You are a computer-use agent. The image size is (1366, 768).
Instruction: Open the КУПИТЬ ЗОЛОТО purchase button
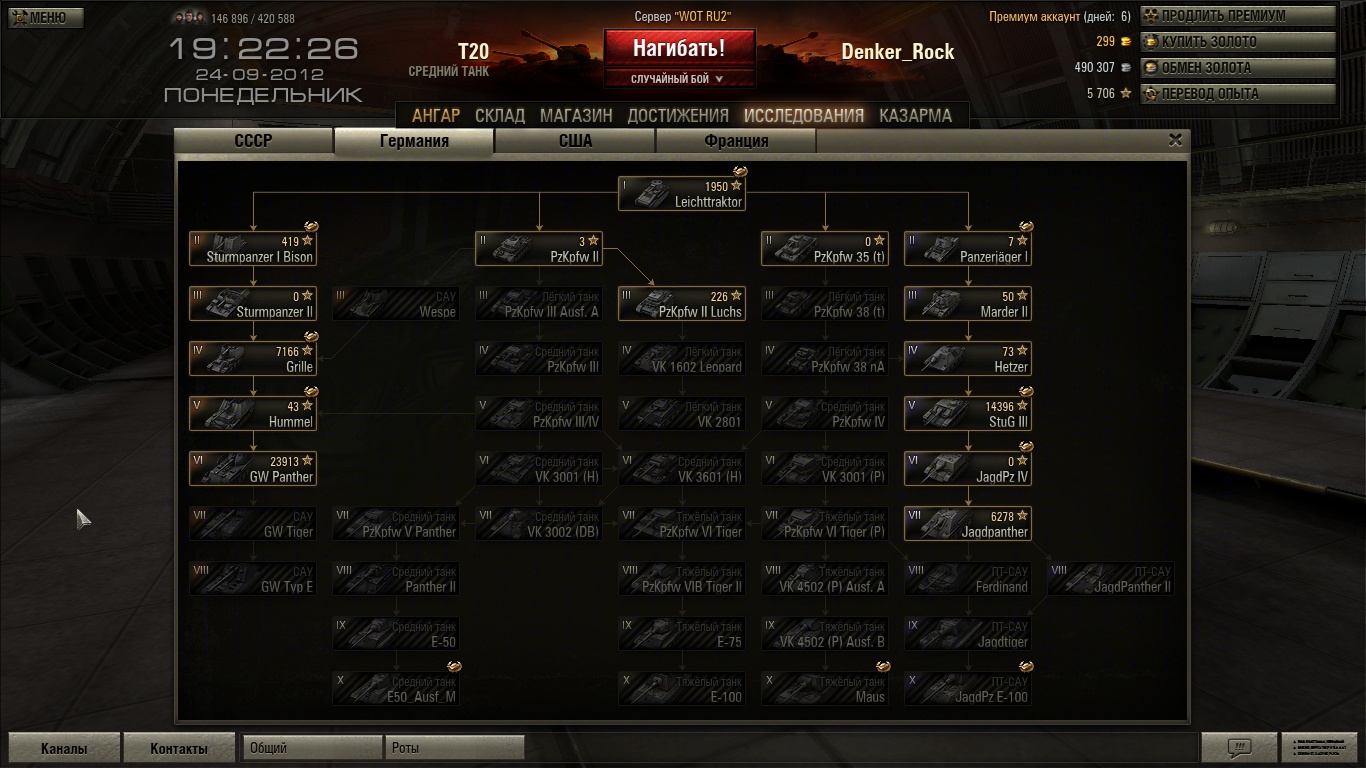pos(1238,42)
